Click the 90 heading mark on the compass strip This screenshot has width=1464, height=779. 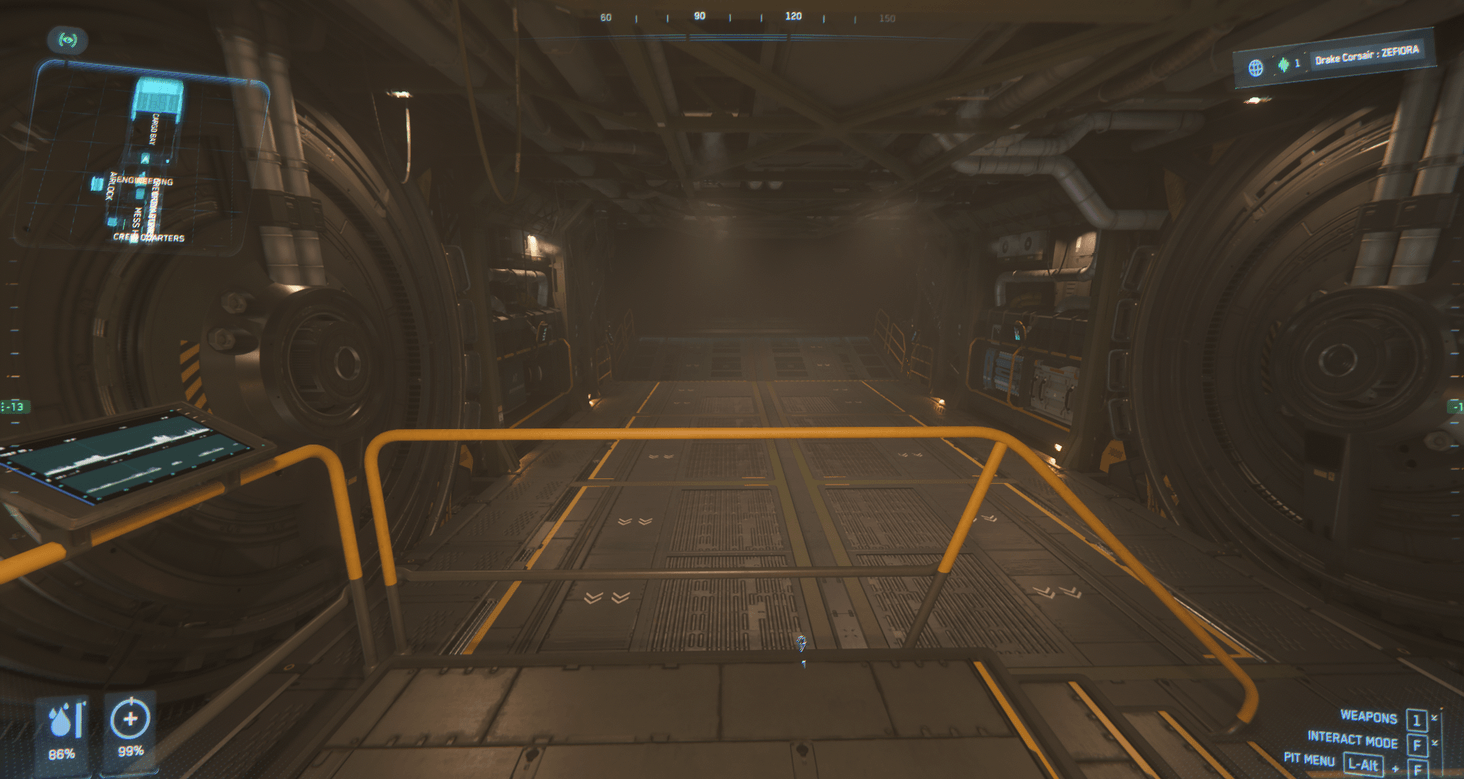point(699,16)
